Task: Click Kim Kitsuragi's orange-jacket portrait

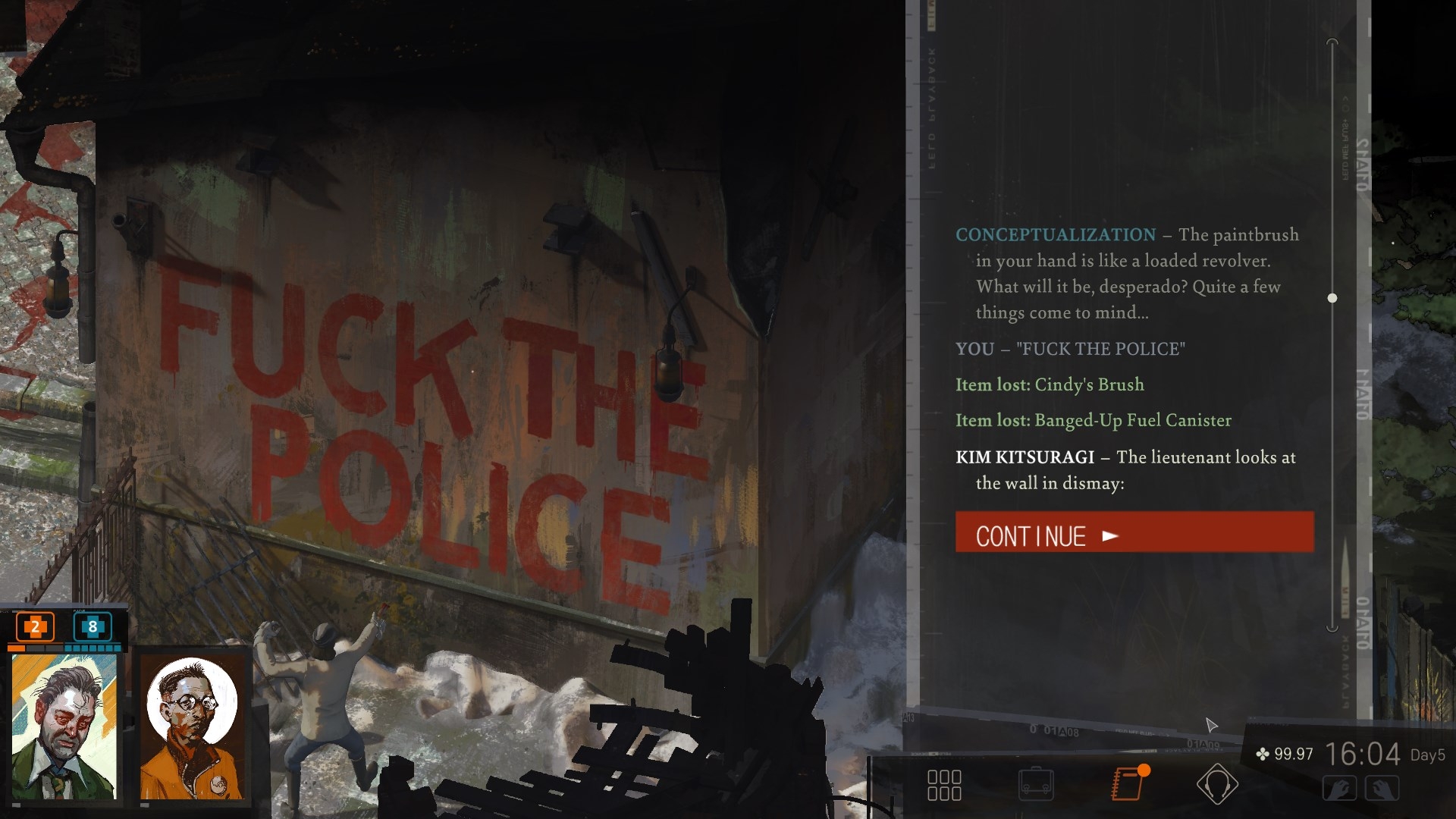Action: point(193,726)
